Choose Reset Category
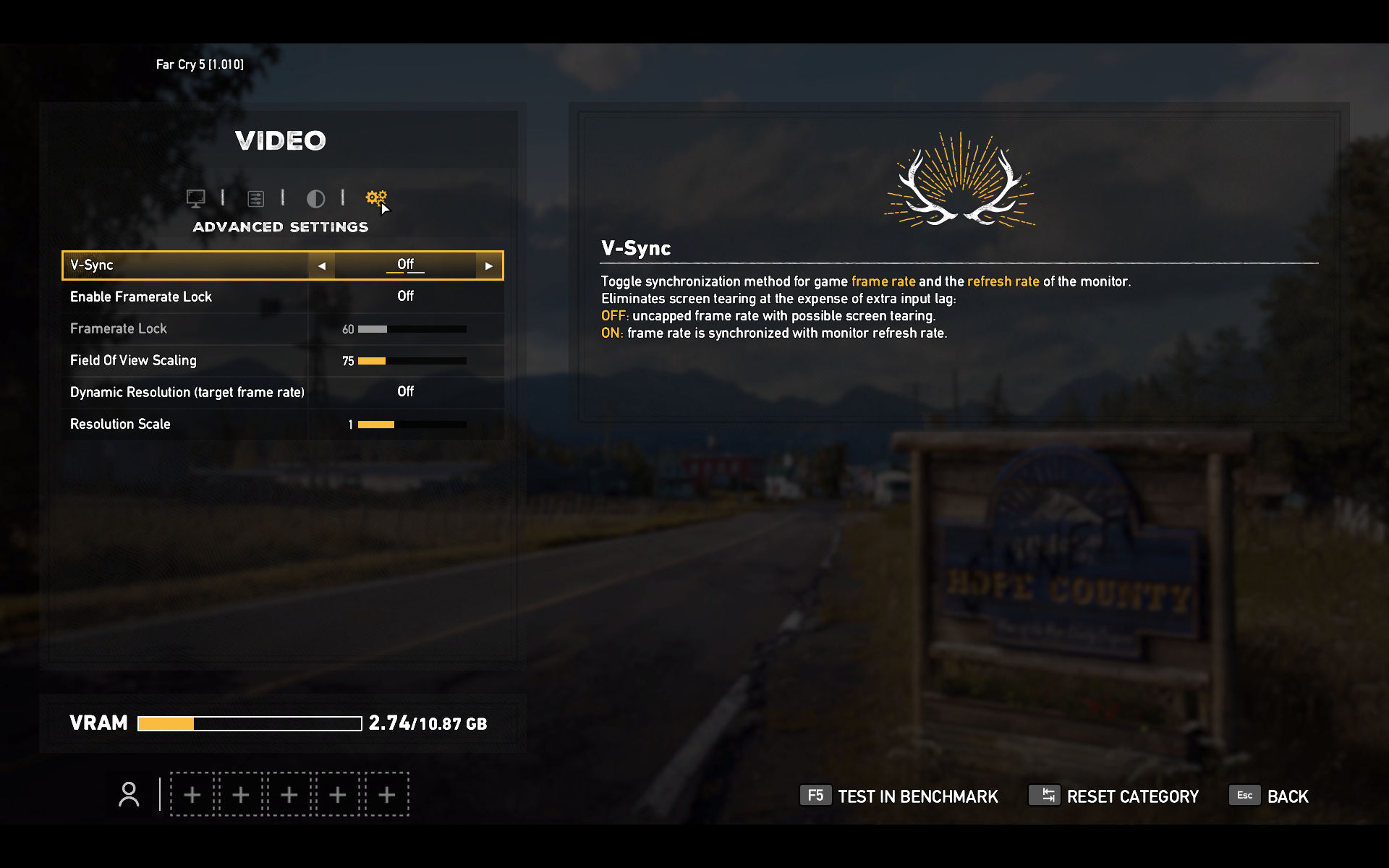 (1114, 796)
